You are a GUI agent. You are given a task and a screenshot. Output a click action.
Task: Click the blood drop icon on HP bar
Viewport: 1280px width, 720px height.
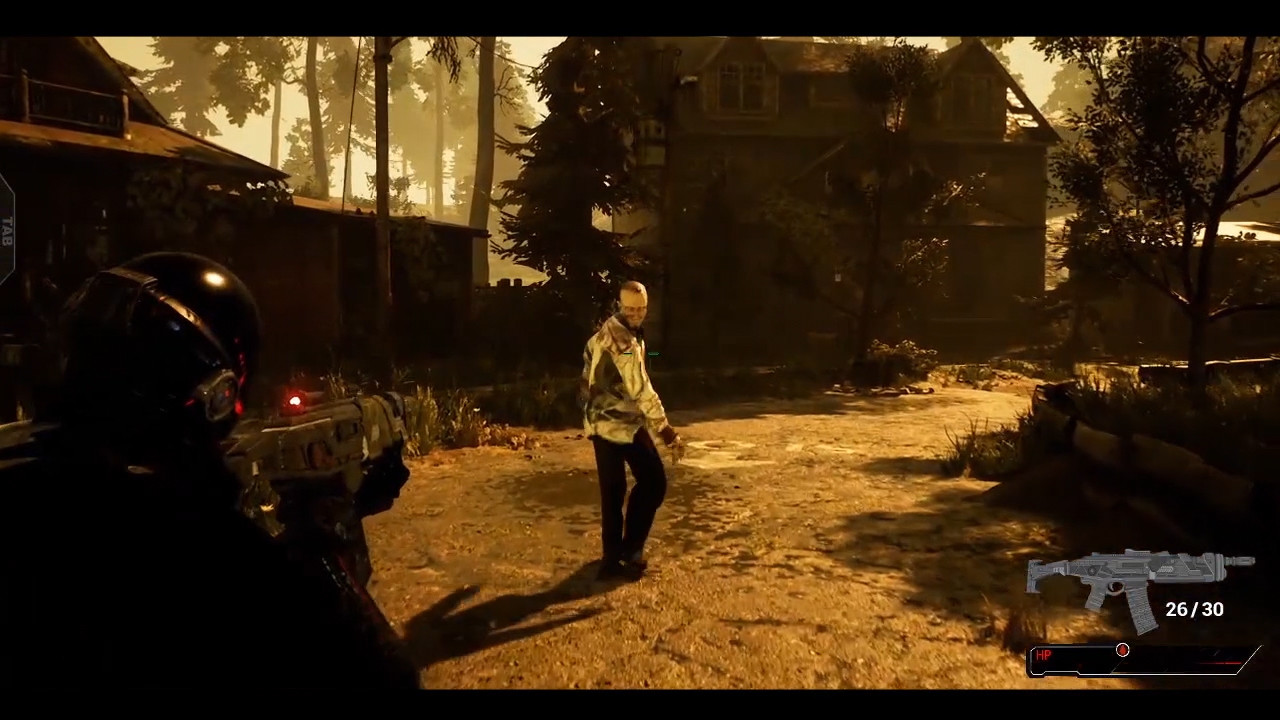coord(1122,651)
